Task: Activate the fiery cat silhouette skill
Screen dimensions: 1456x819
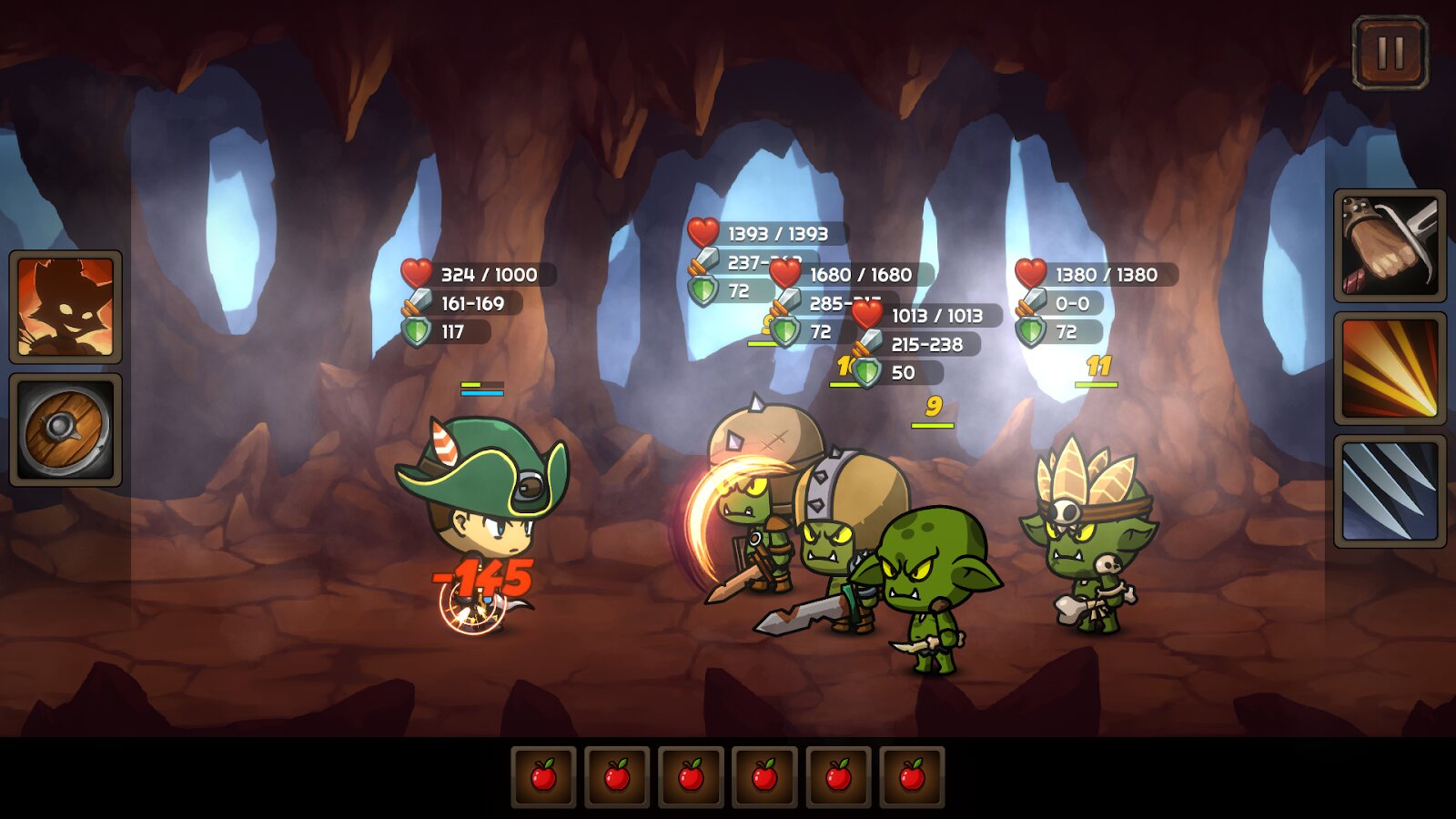Action: tap(66, 307)
